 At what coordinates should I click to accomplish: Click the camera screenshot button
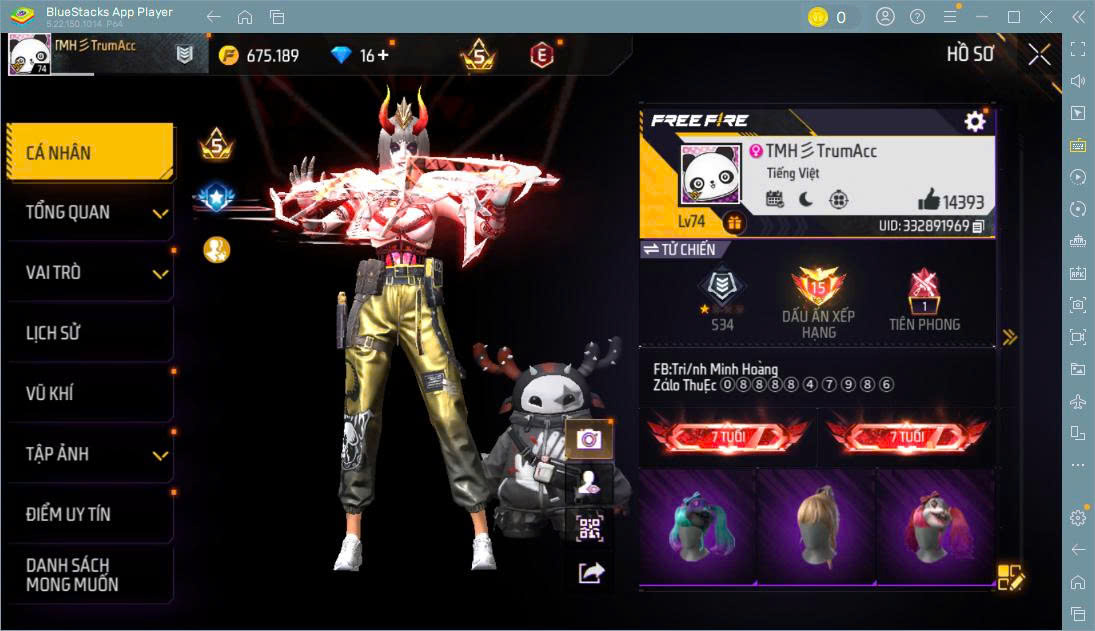coord(589,438)
